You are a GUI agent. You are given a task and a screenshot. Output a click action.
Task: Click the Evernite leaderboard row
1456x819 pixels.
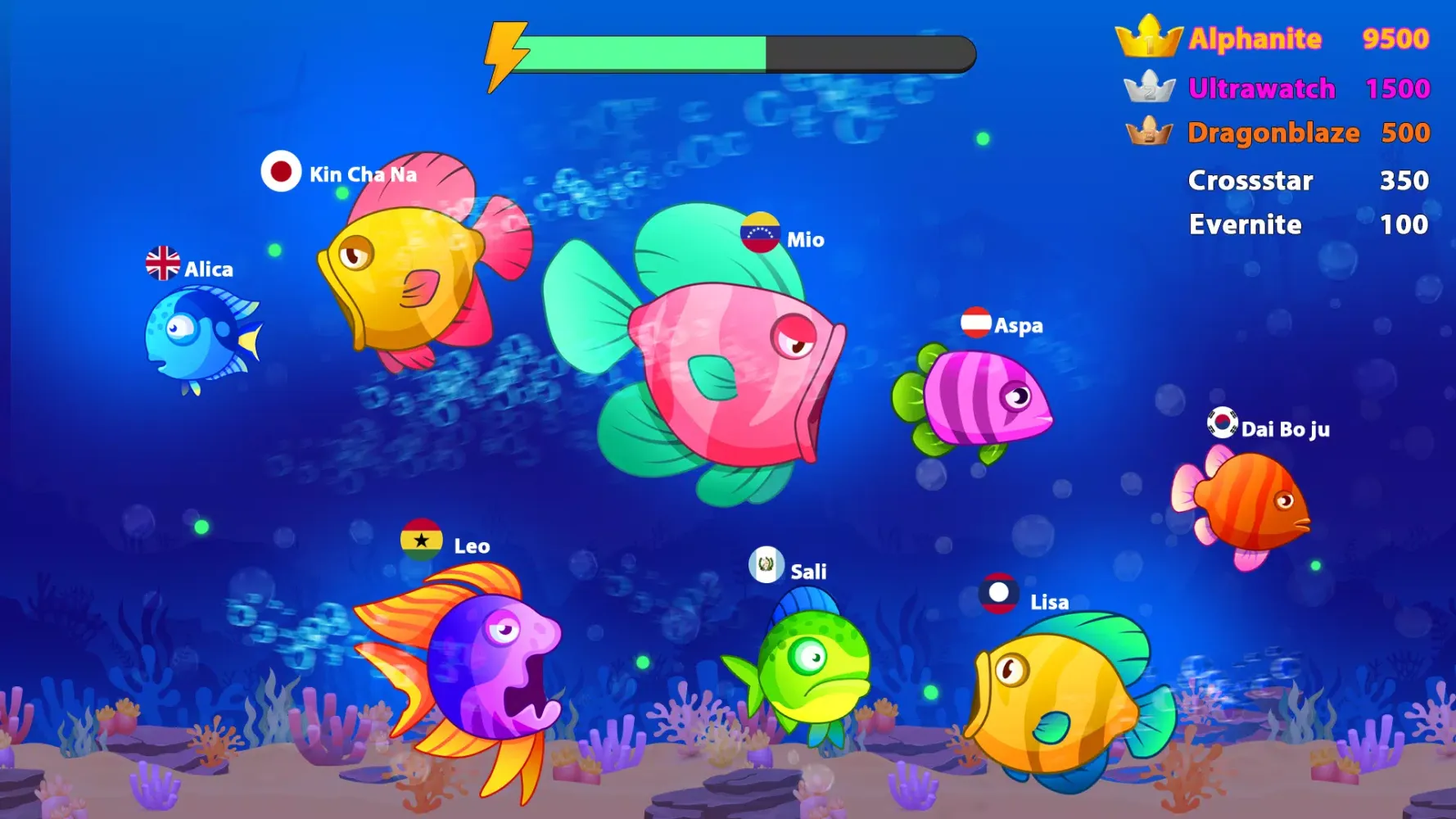click(x=1245, y=224)
